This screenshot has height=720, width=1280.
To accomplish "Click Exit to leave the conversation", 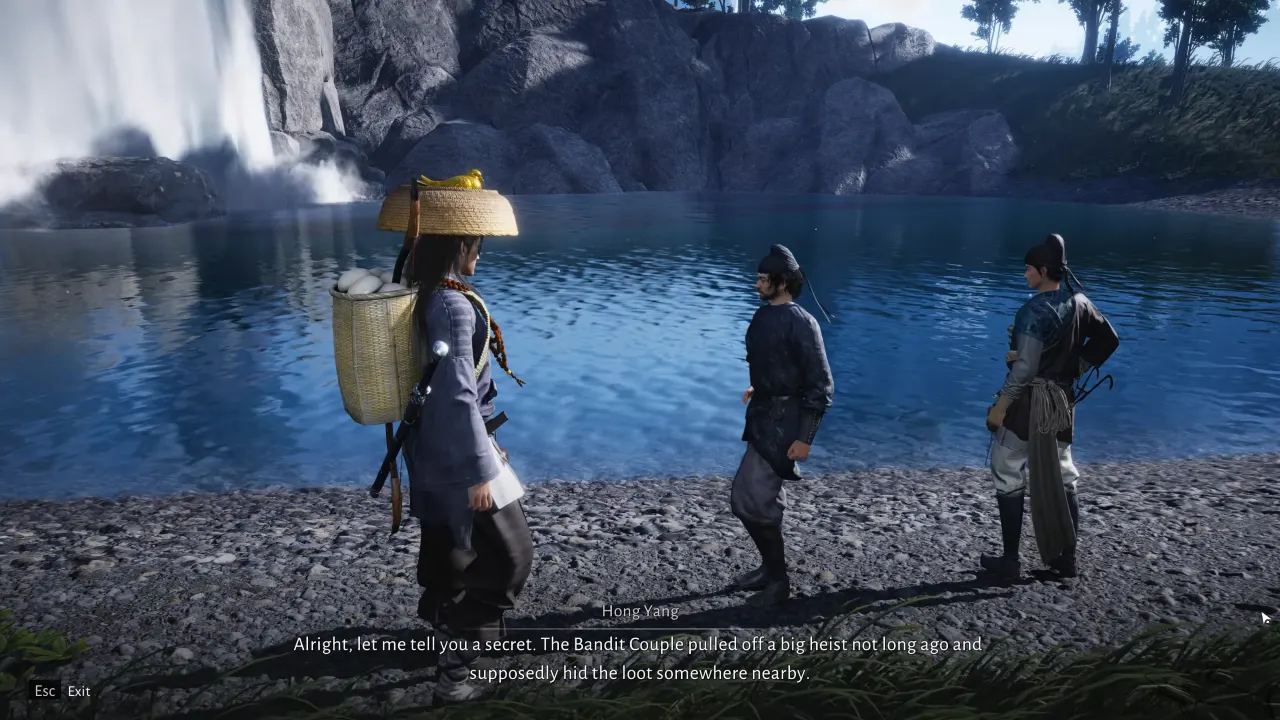I will pos(78,691).
